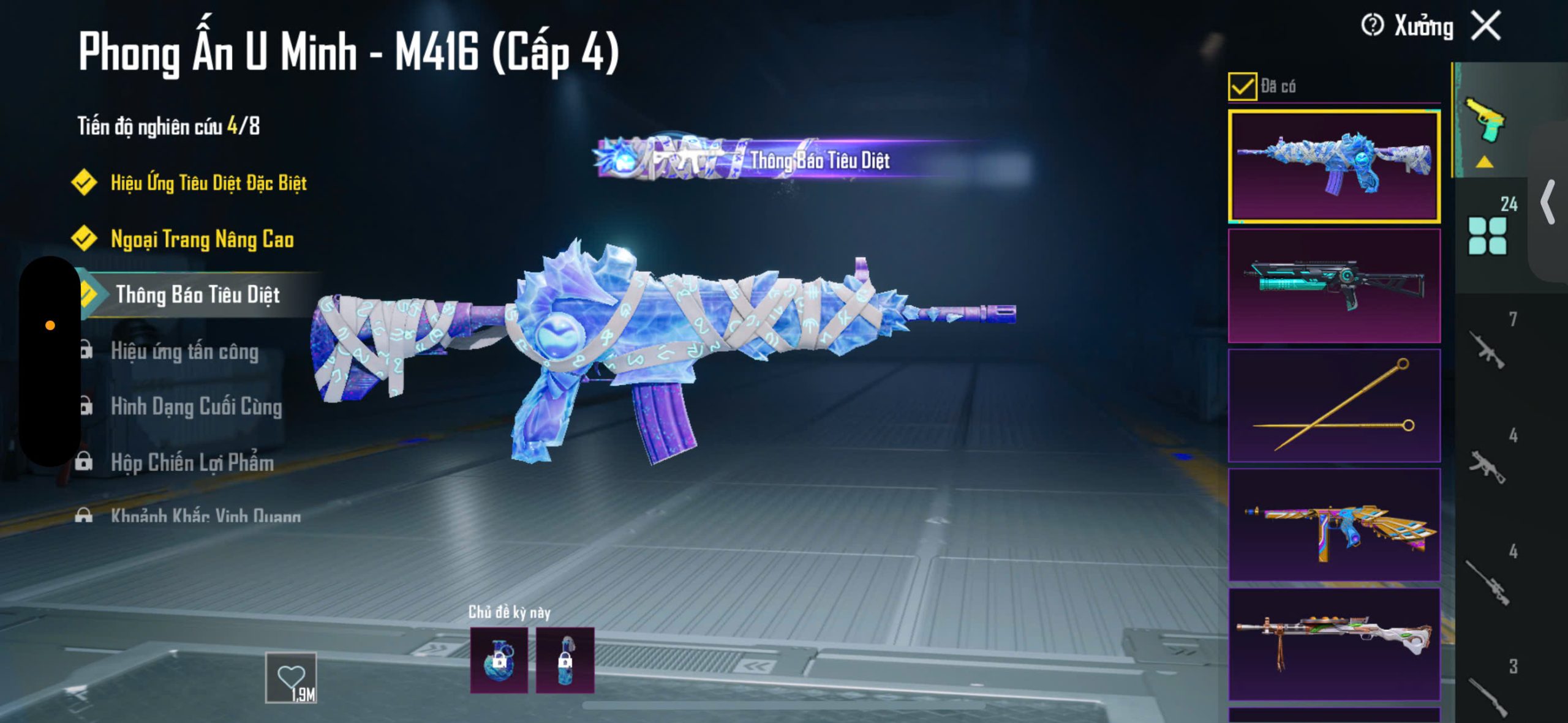Open the locked themed grenade item

[x=499, y=660]
